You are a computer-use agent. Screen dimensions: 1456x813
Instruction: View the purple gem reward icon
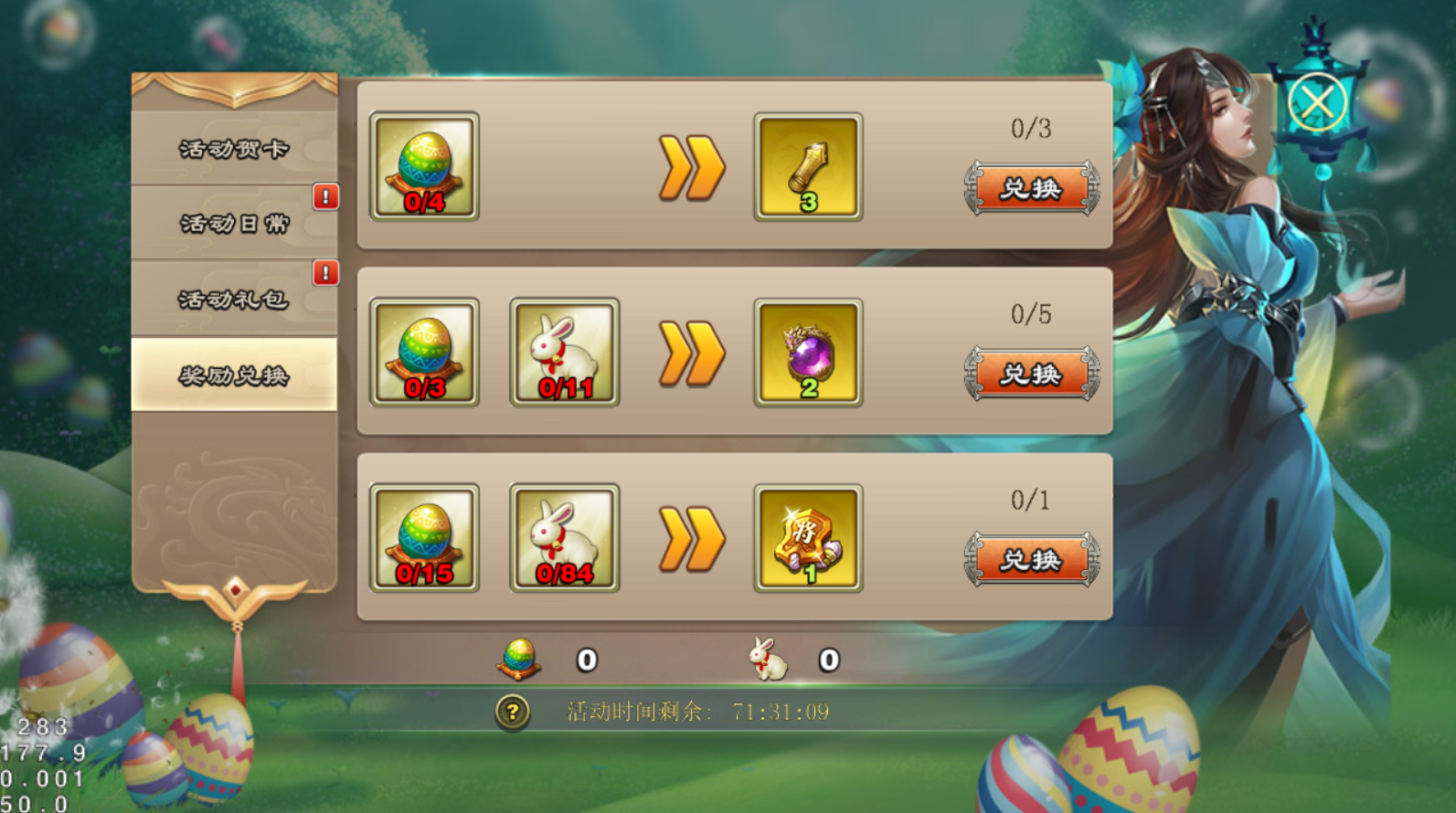click(x=808, y=354)
